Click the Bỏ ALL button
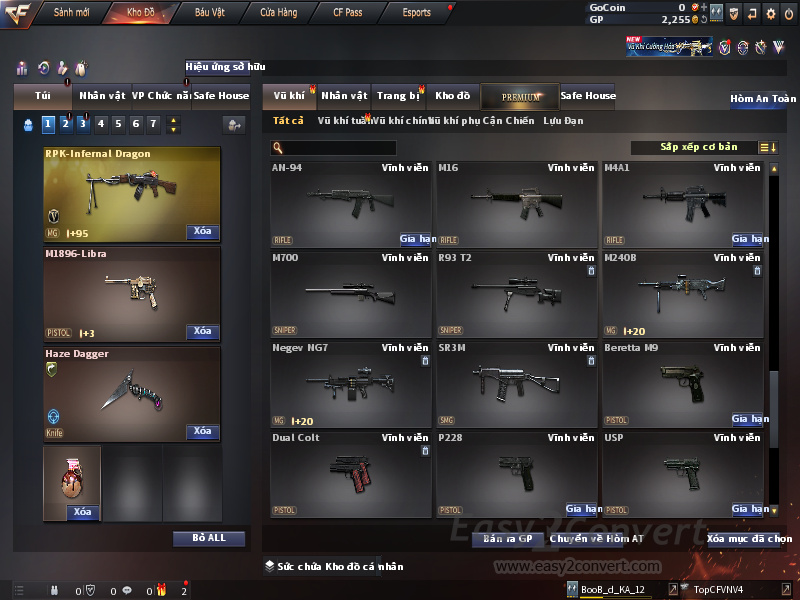 209,538
